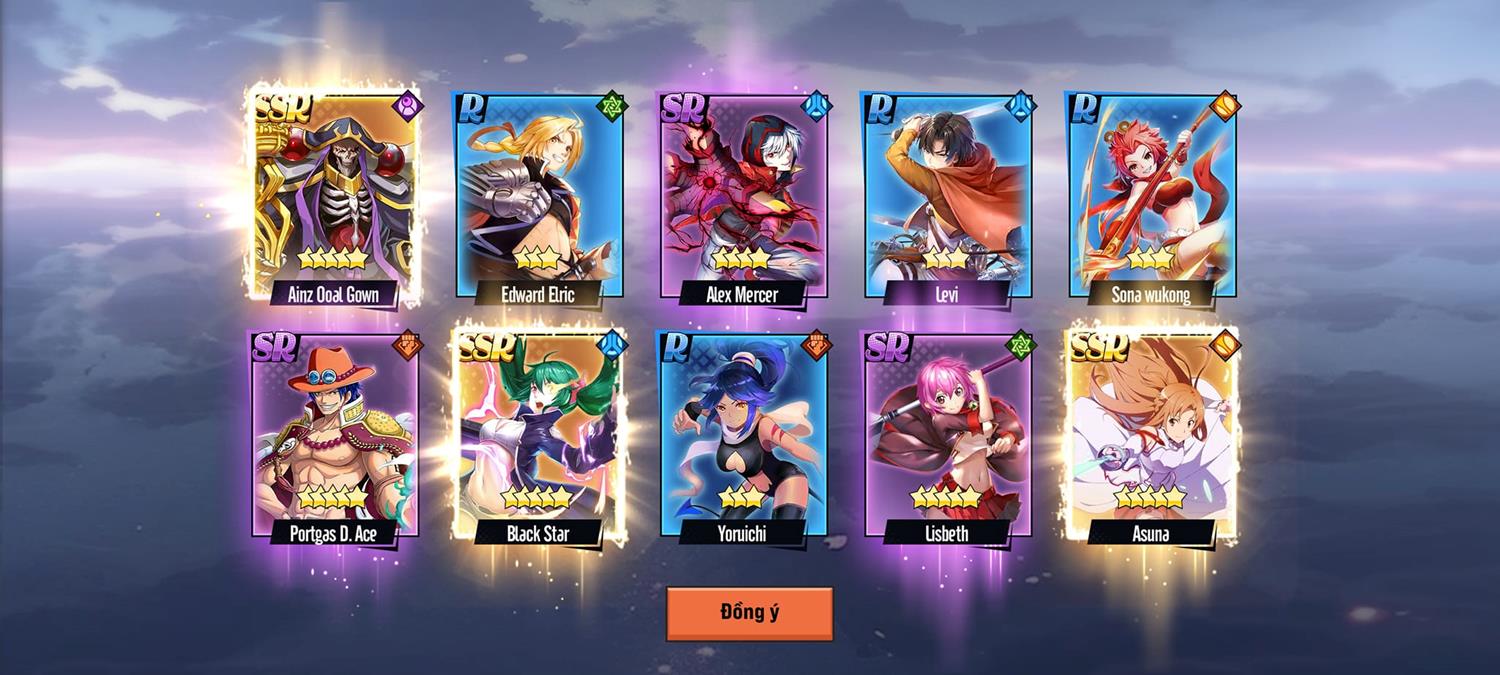Choose the Edward Elric card
This screenshot has height=675, width=1500.
coord(540,195)
